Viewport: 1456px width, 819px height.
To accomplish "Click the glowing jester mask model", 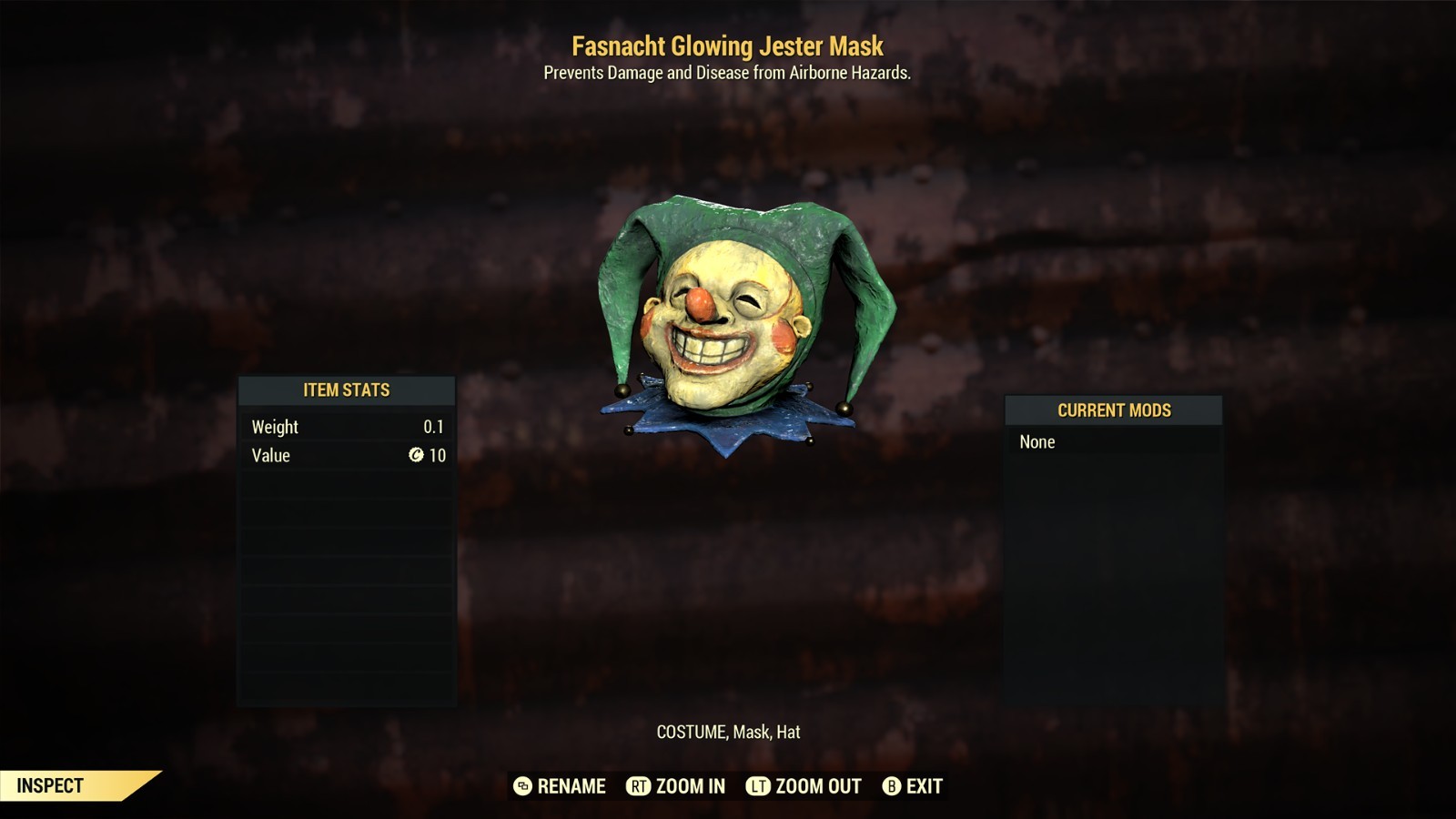I will point(737,318).
